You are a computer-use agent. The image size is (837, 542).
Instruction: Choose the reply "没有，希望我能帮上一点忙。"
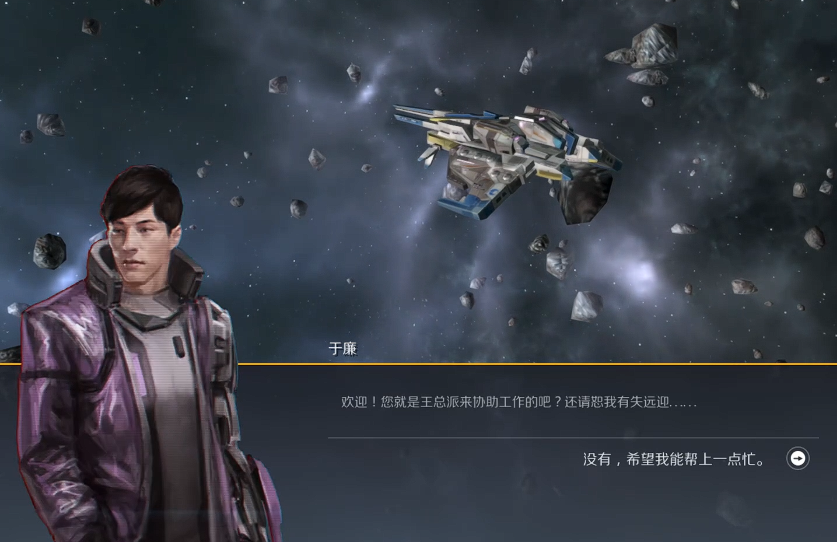pos(675,459)
